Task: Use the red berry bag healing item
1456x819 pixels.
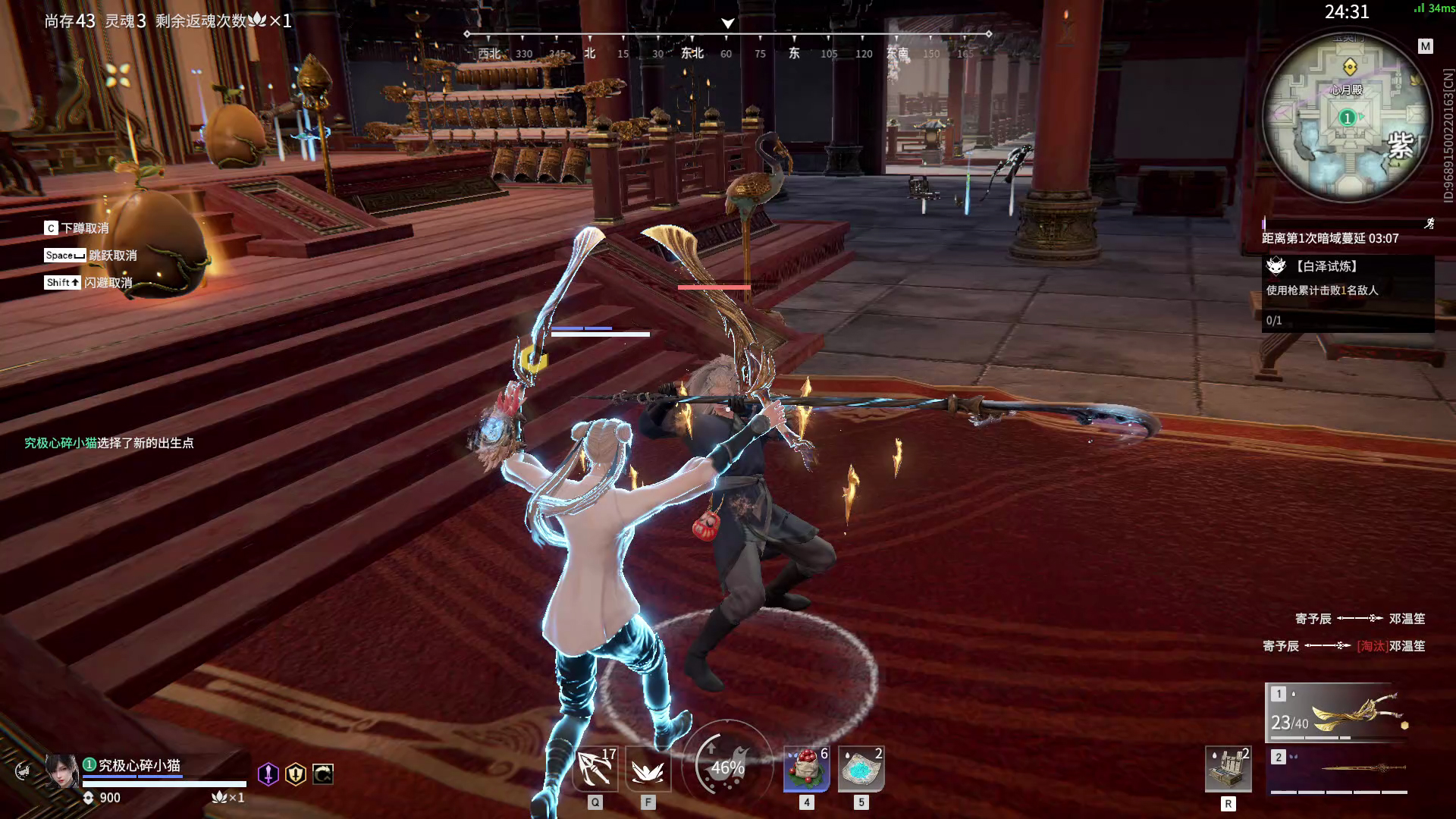Action: pyautogui.click(x=806, y=768)
